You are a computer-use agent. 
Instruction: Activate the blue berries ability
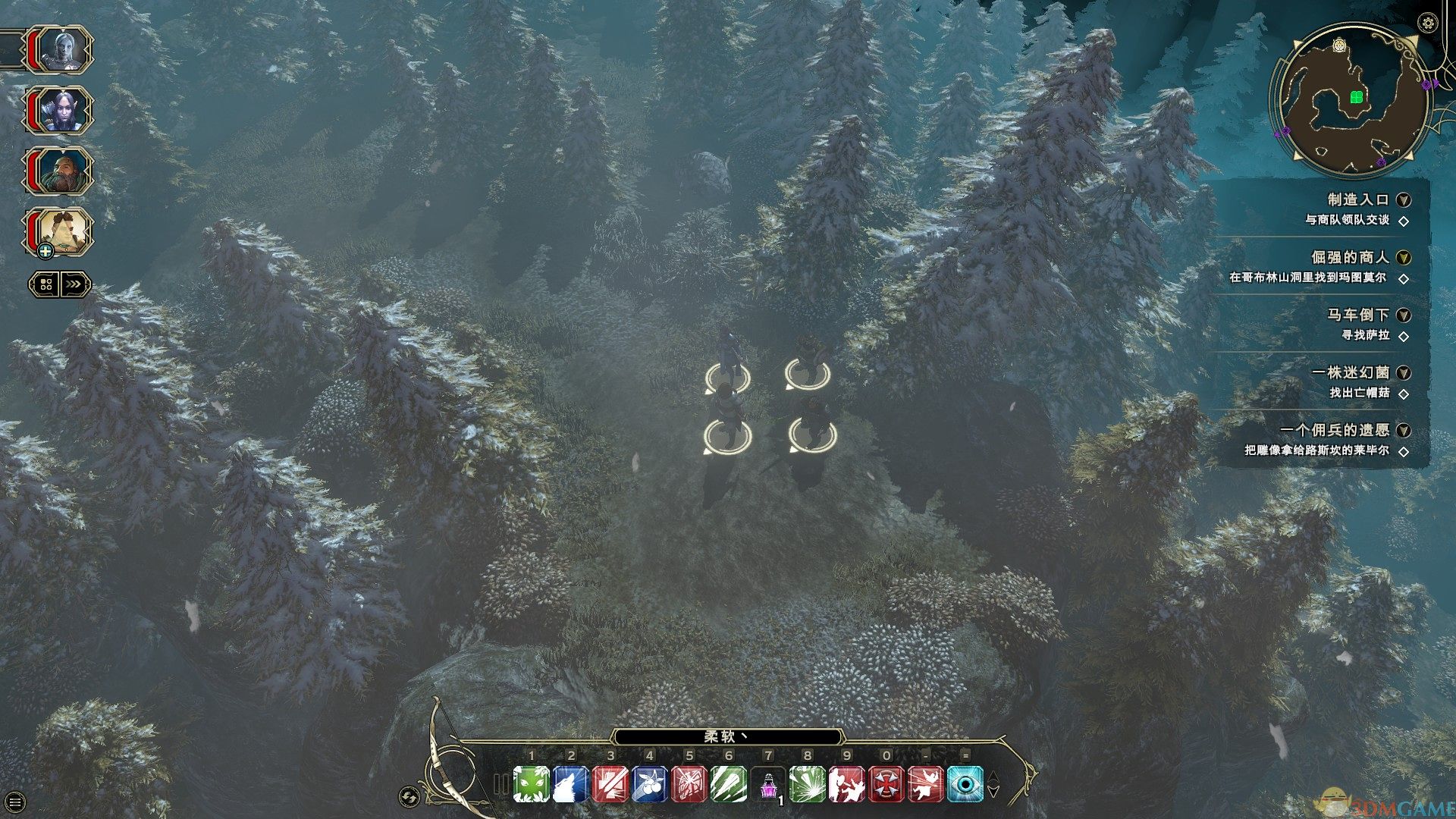(649, 784)
